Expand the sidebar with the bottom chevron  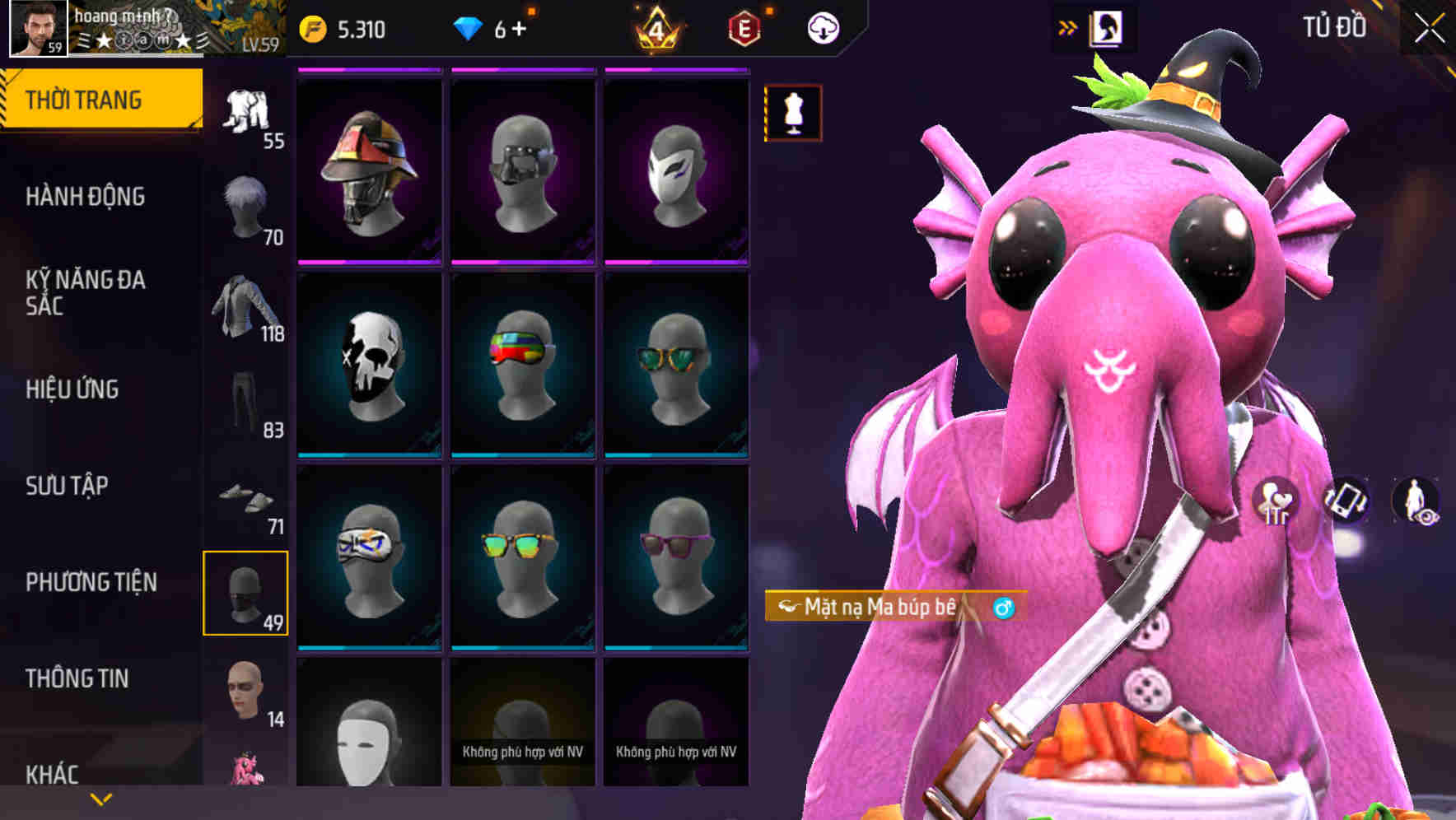[x=100, y=799]
